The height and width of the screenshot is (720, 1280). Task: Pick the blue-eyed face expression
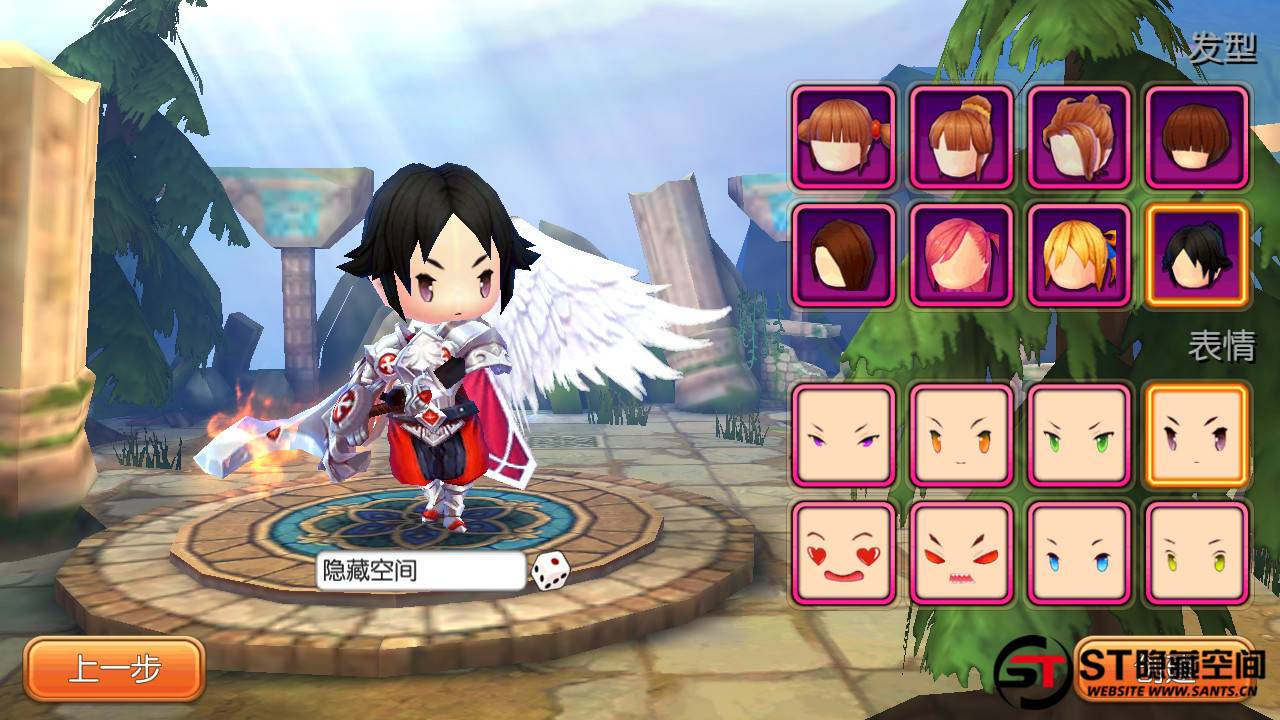point(1079,553)
